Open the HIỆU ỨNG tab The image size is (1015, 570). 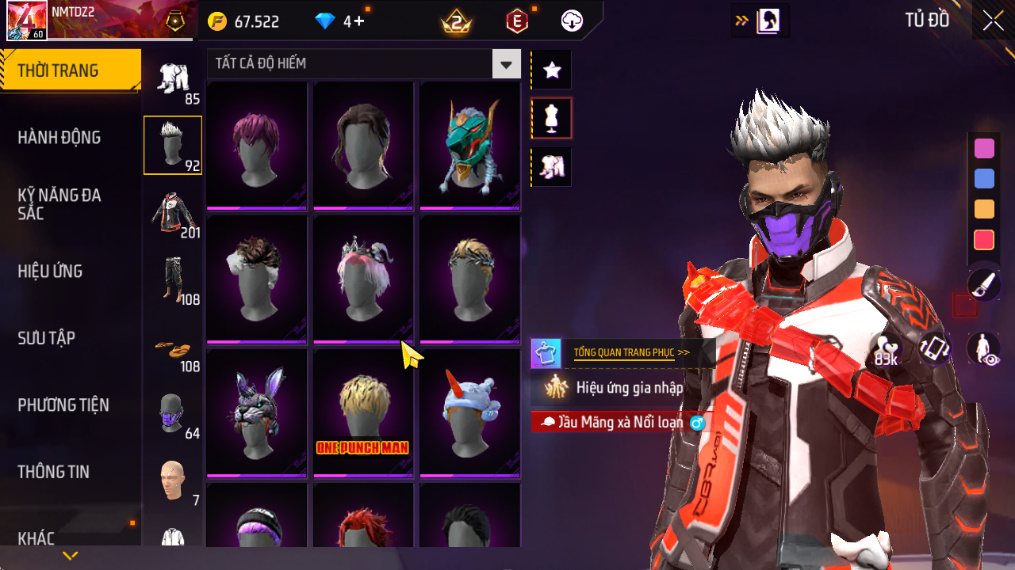click(x=50, y=271)
